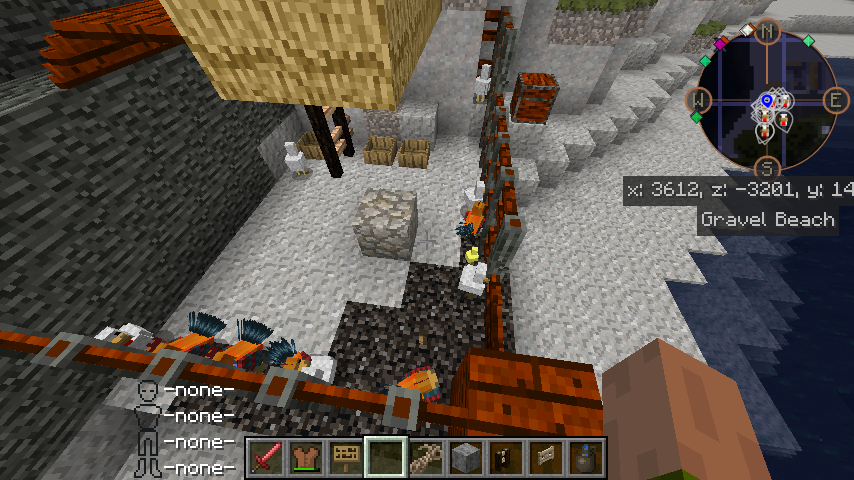Click the circular minimap

(x=767, y=100)
